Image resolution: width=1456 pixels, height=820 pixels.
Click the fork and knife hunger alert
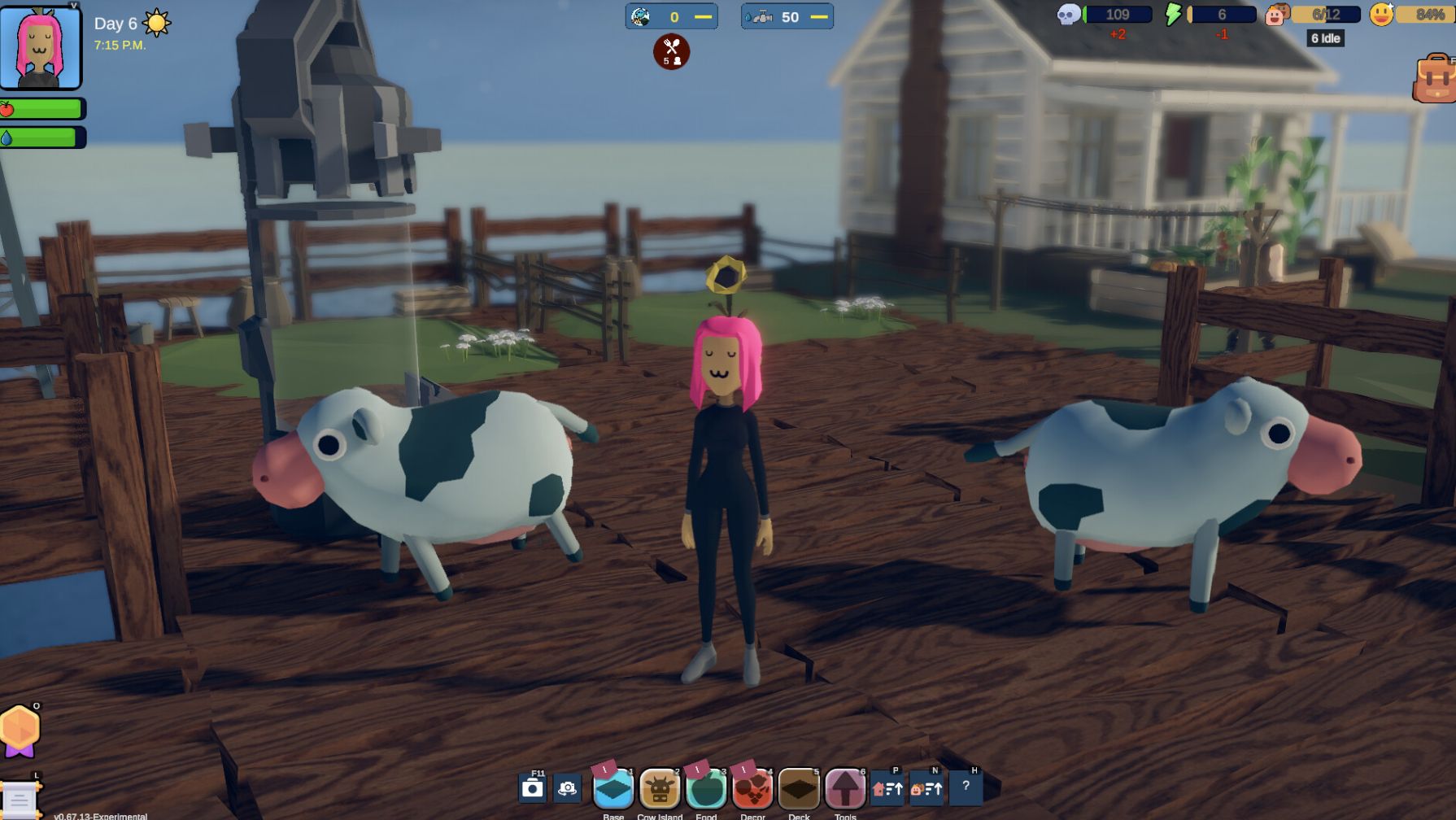[x=671, y=52]
